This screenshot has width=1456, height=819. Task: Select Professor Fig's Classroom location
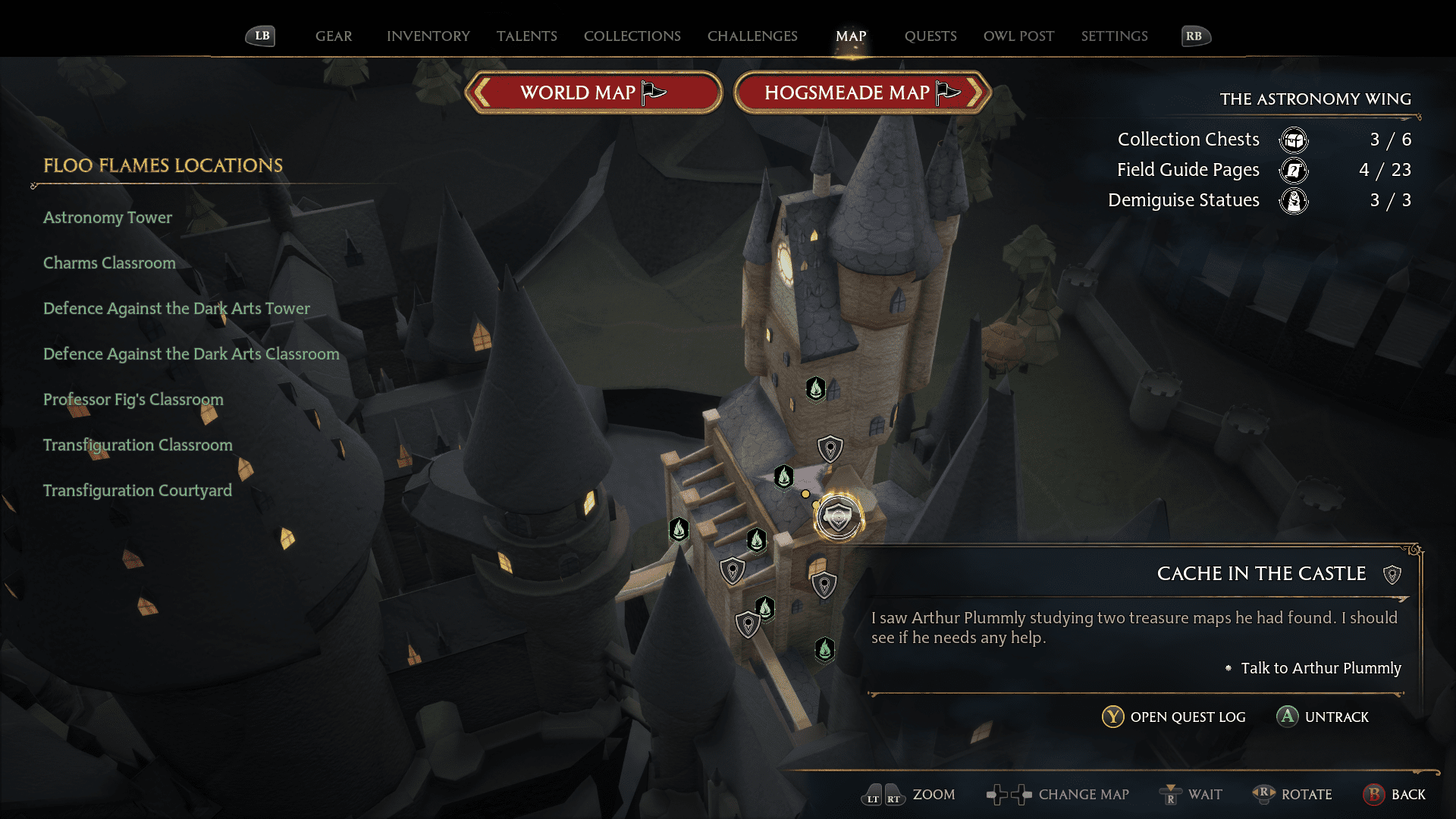[133, 400]
